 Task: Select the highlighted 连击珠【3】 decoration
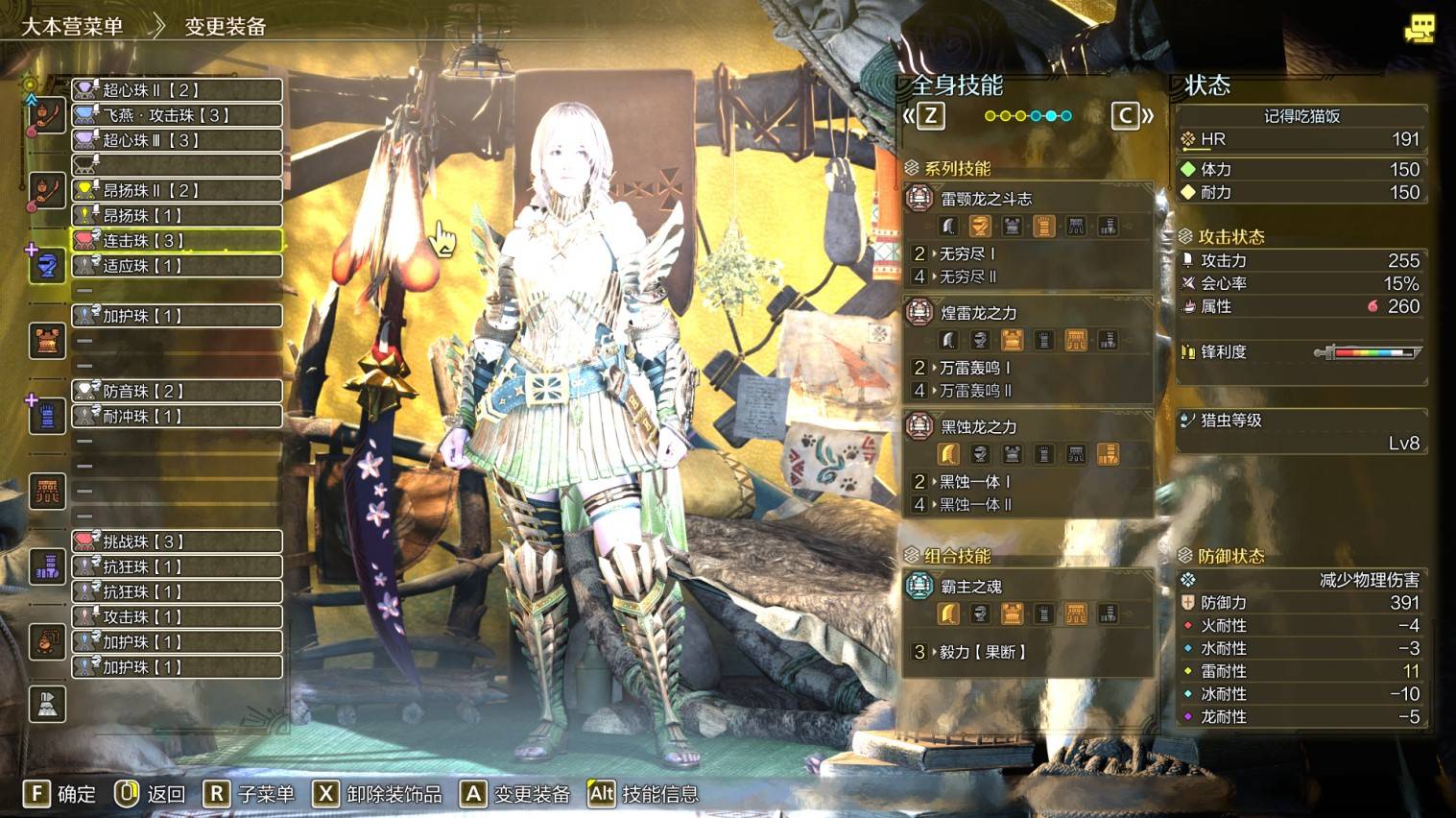(x=178, y=240)
